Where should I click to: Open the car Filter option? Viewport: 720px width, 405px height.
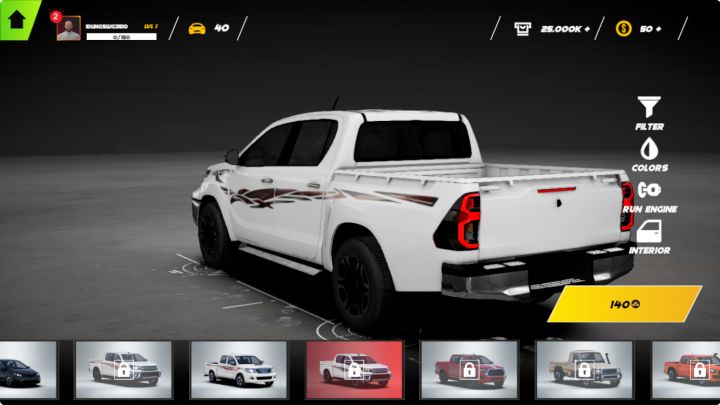click(x=649, y=111)
